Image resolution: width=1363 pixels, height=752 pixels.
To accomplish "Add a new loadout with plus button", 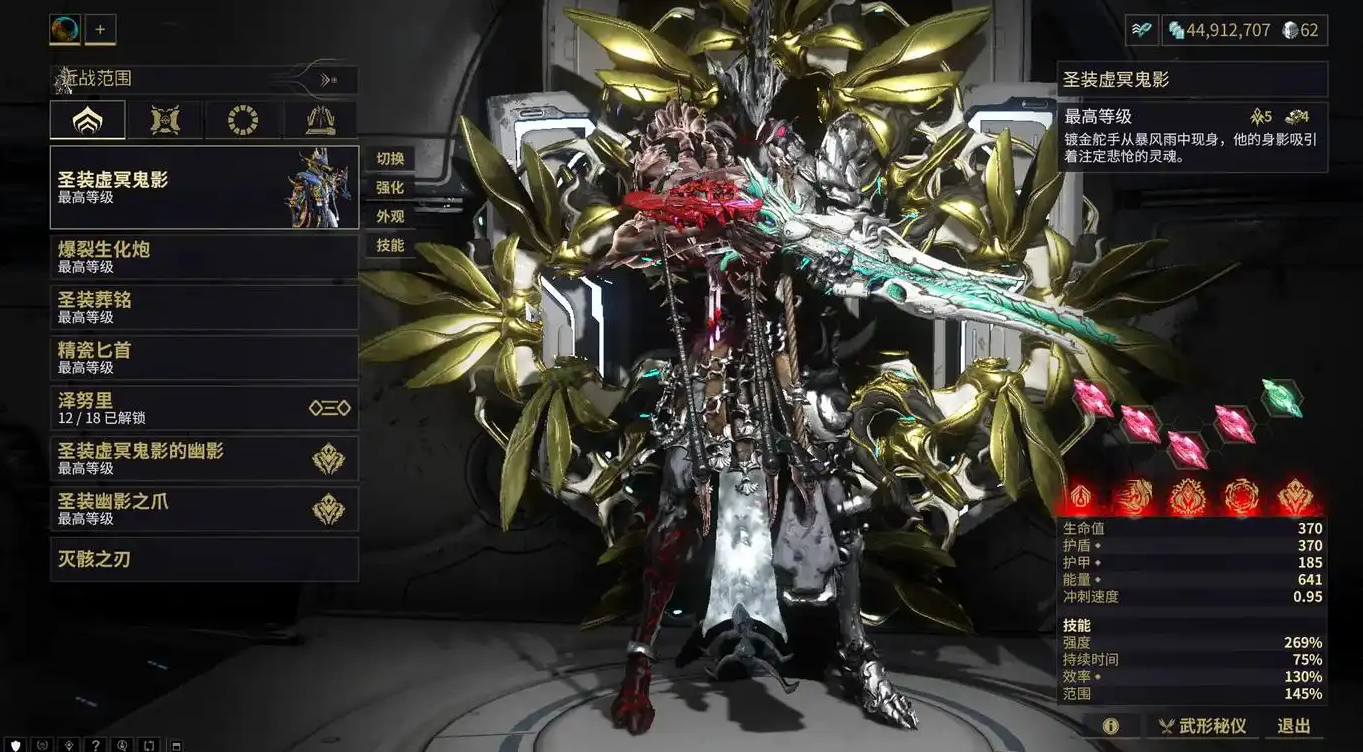I will (x=100, y=30).
